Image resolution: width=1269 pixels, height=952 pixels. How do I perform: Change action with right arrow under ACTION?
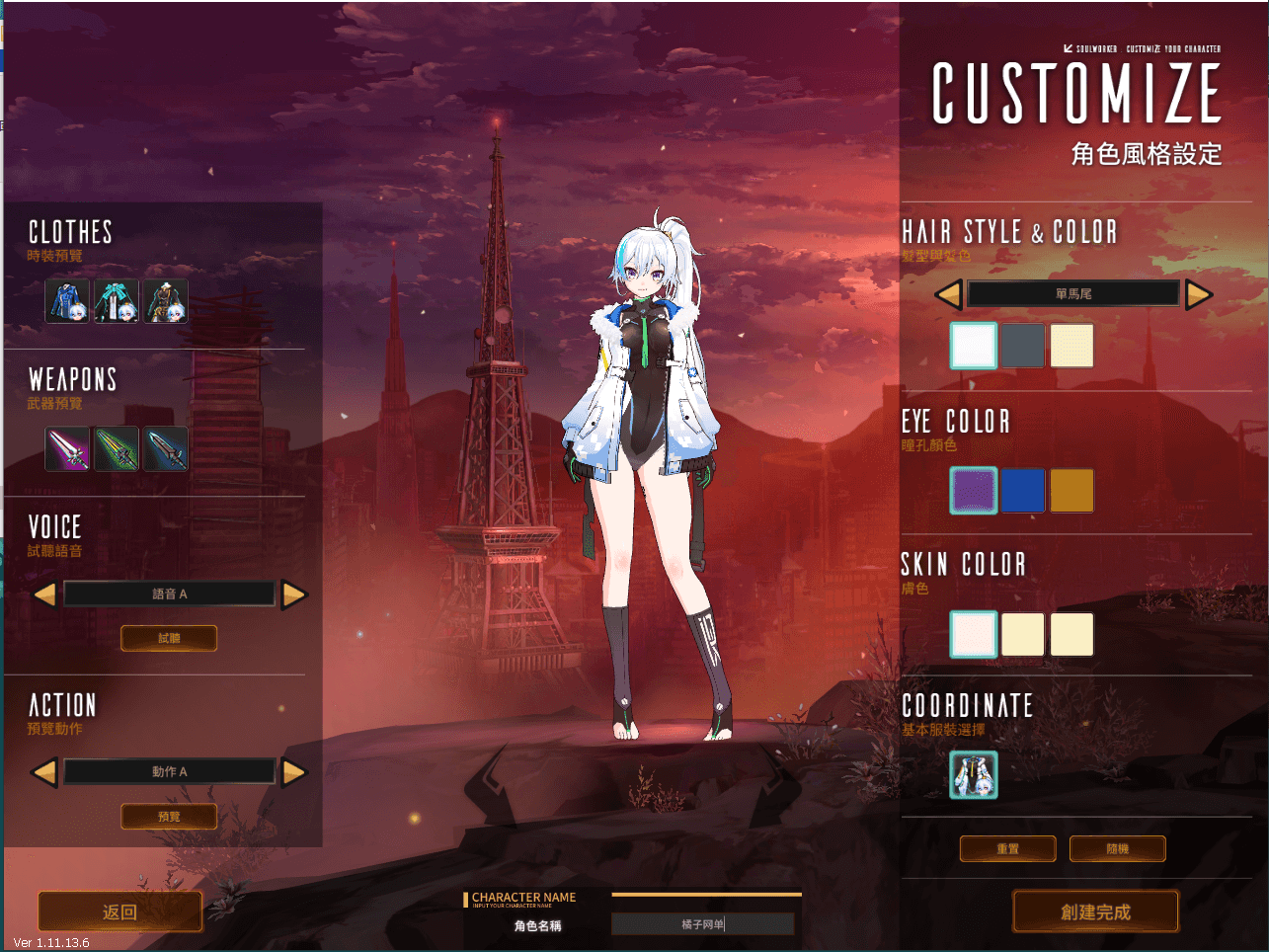click(x=294, y=771)
